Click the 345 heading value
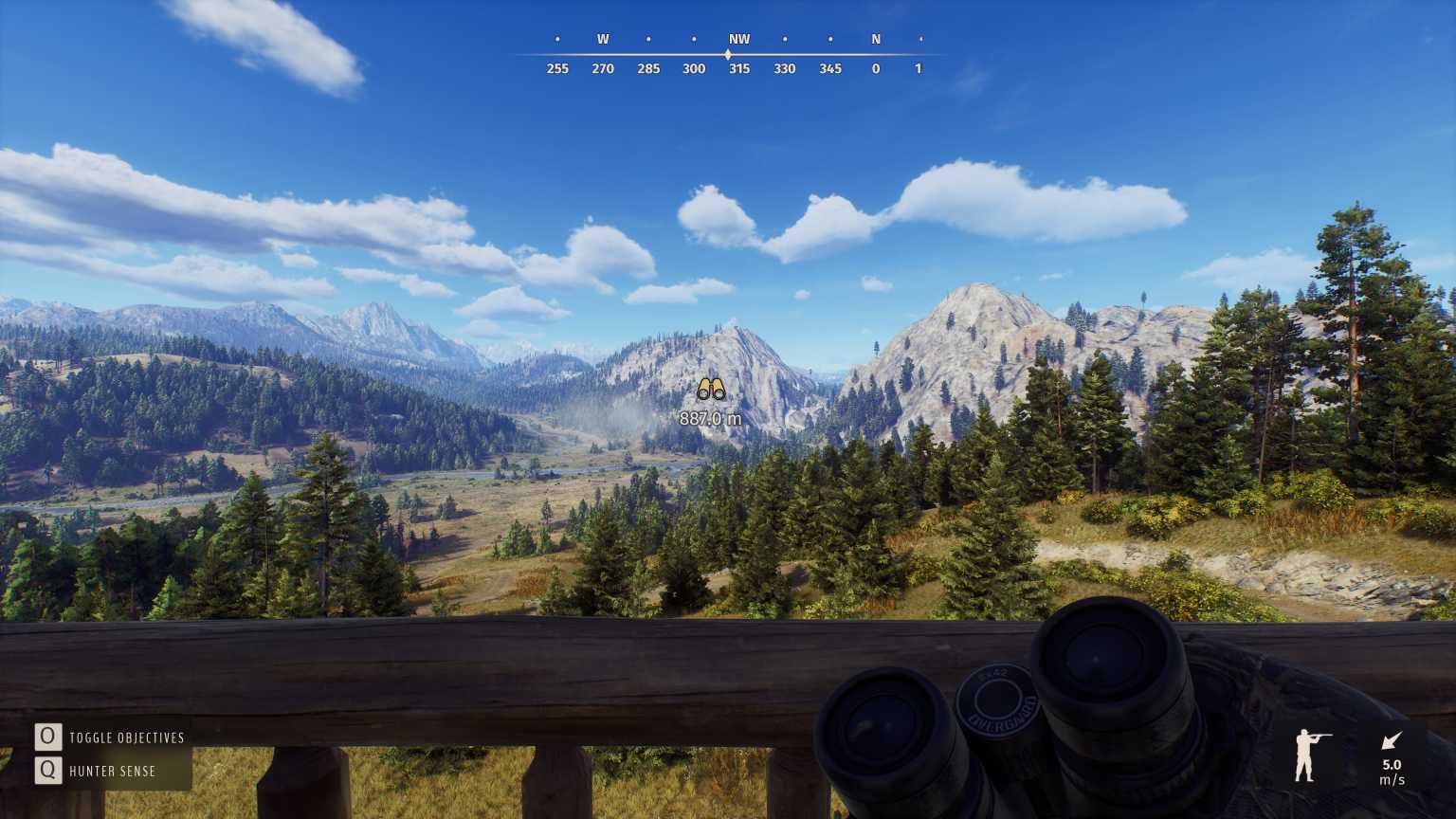The height and width of the screenshot is (819, 1456). tap(830, 68)
